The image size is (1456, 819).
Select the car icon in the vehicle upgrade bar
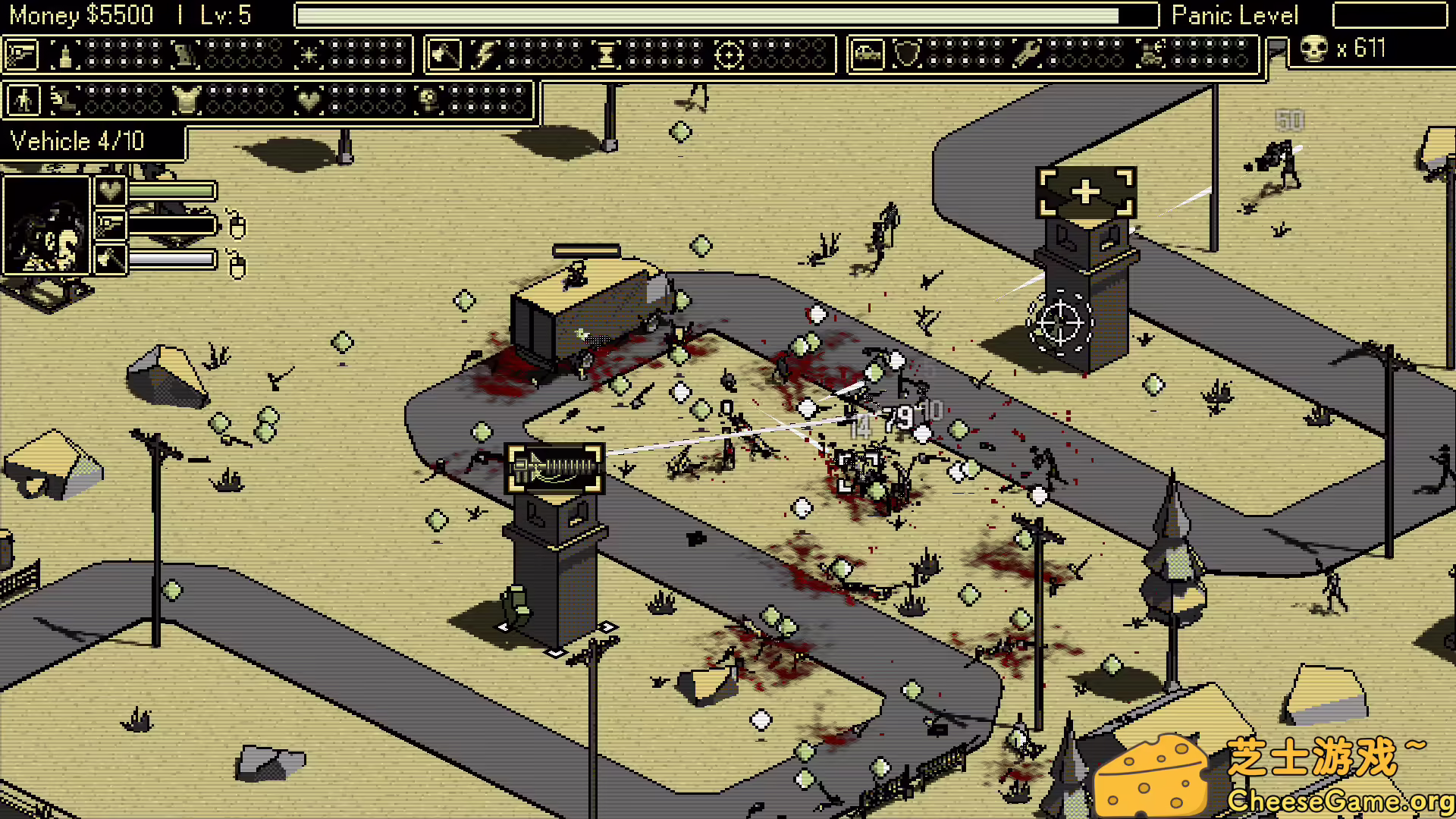866,53
